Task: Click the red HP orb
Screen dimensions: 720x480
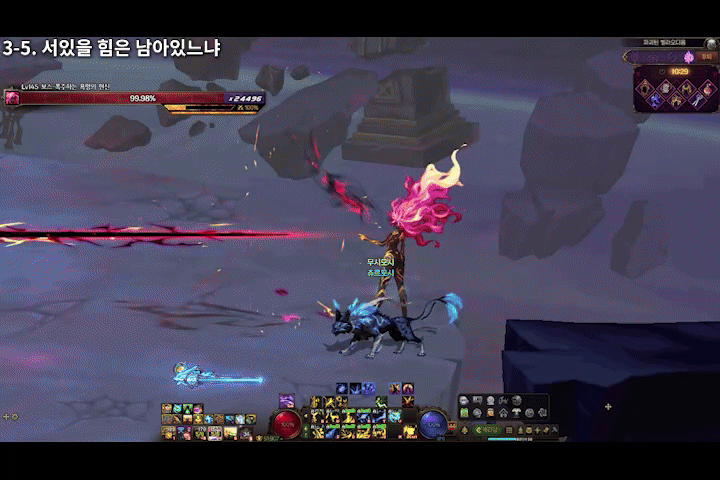Action: coord(288,424)
